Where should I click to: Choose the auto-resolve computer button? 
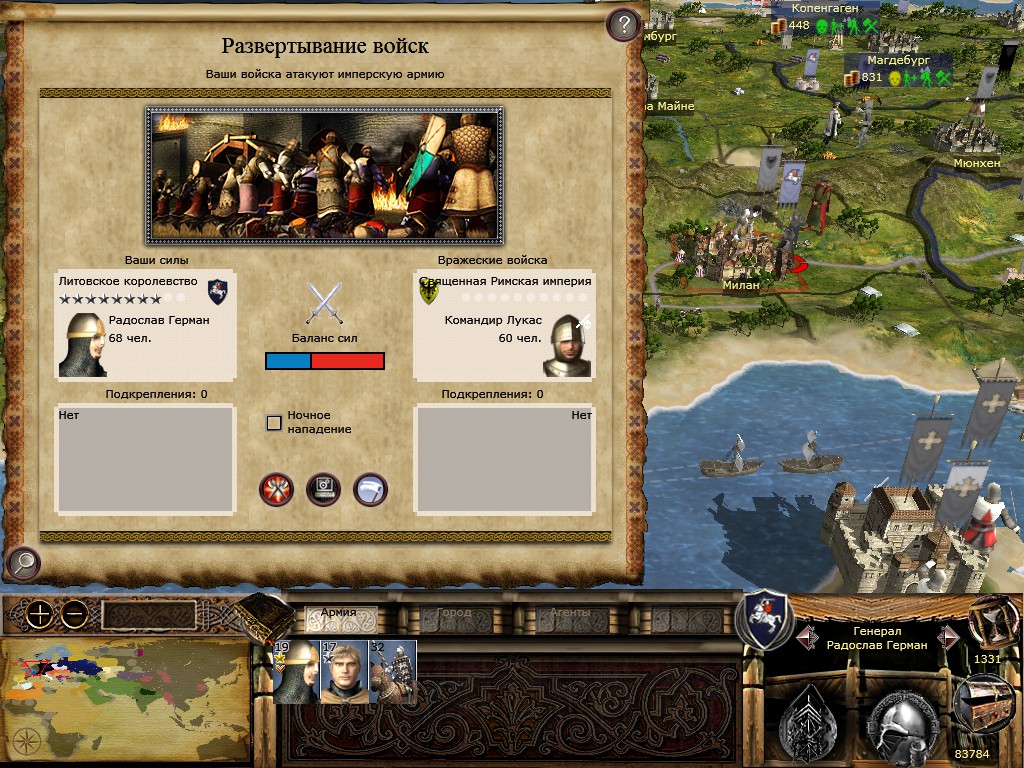[x=323, y=489]
